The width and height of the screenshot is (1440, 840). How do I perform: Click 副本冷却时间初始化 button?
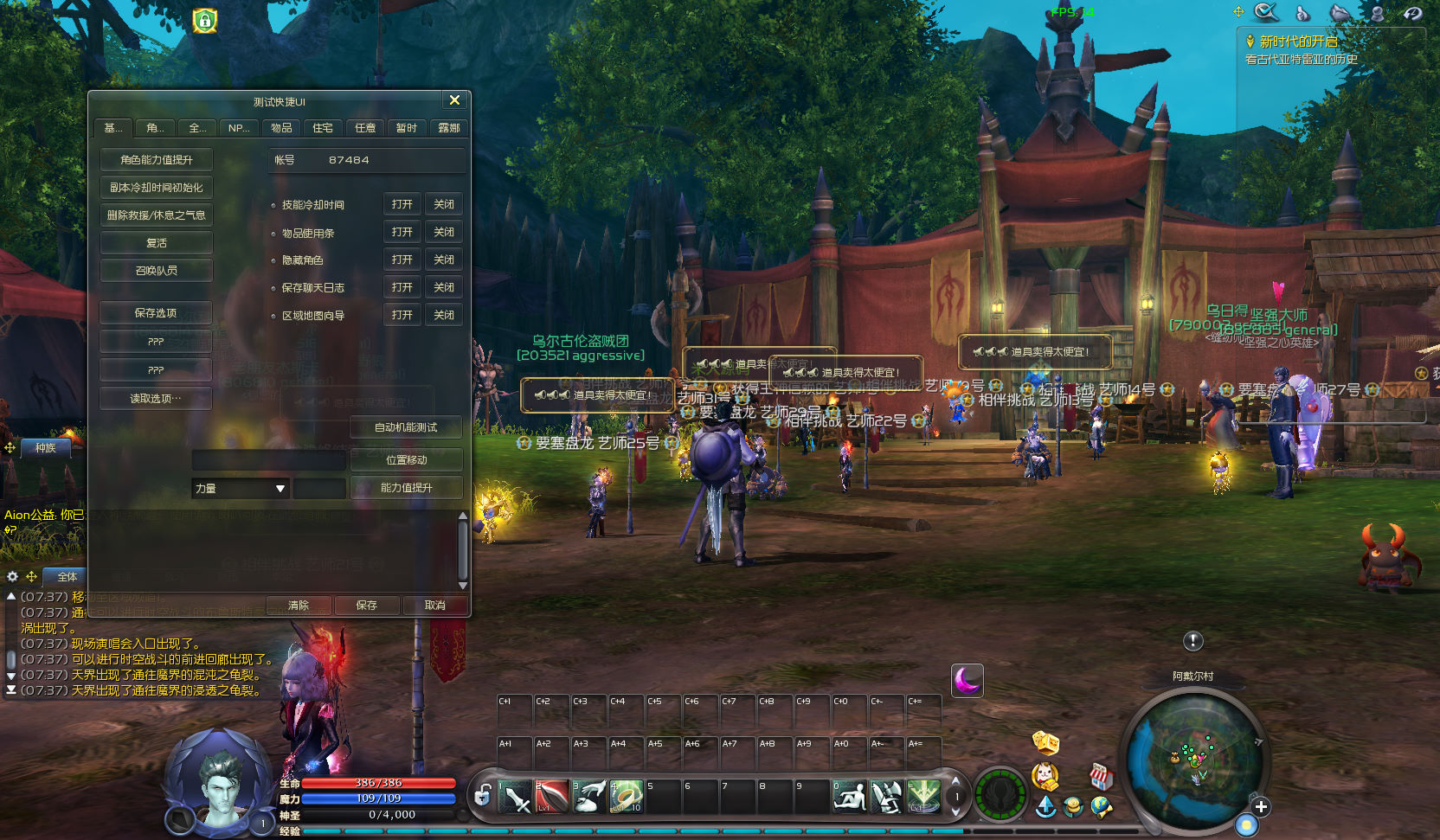157,188
